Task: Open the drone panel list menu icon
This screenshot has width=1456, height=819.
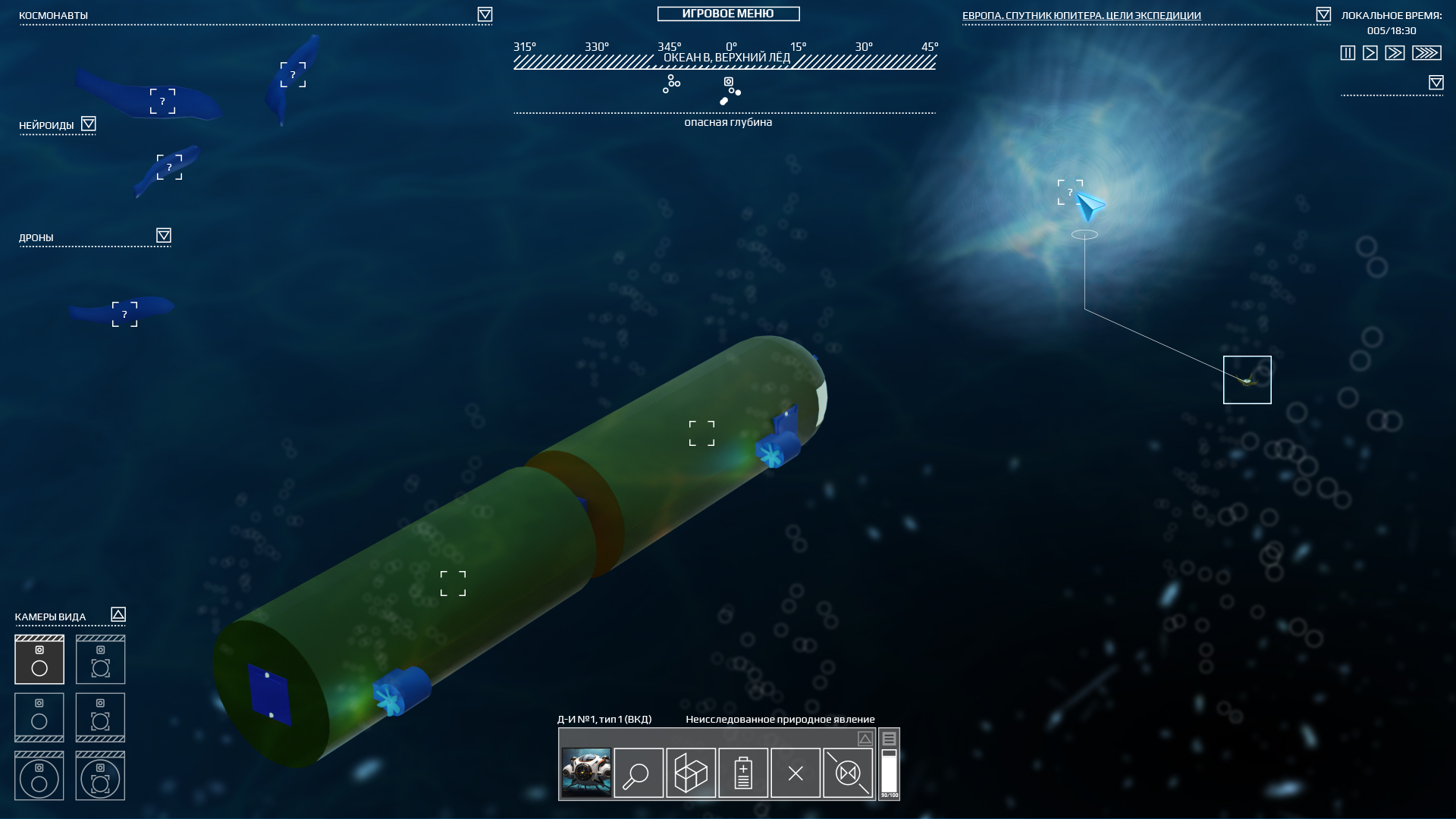Action: (x=889, y=739)
